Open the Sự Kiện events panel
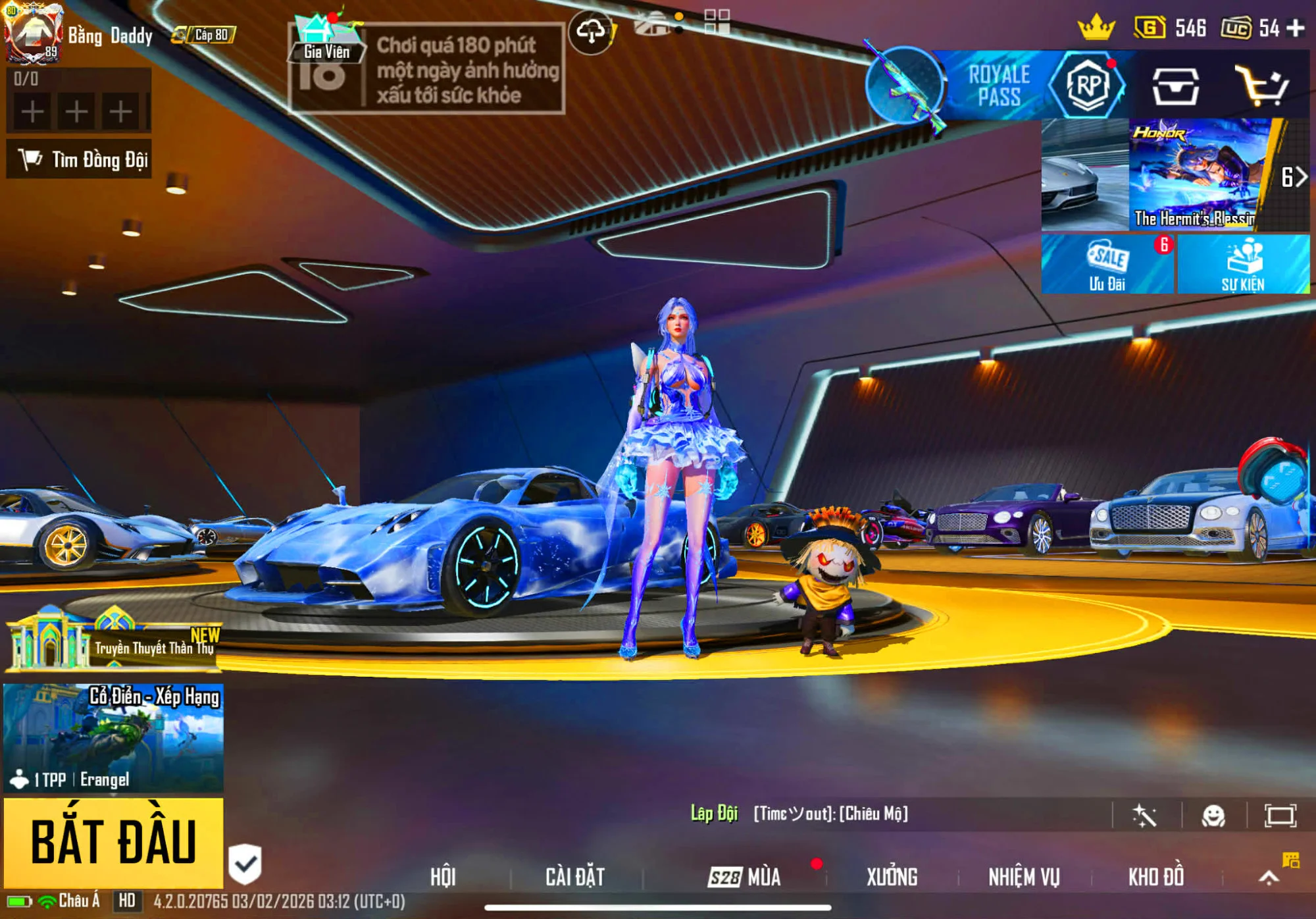Viewport: 1316px width, 919px height. tap(1243, 265)
